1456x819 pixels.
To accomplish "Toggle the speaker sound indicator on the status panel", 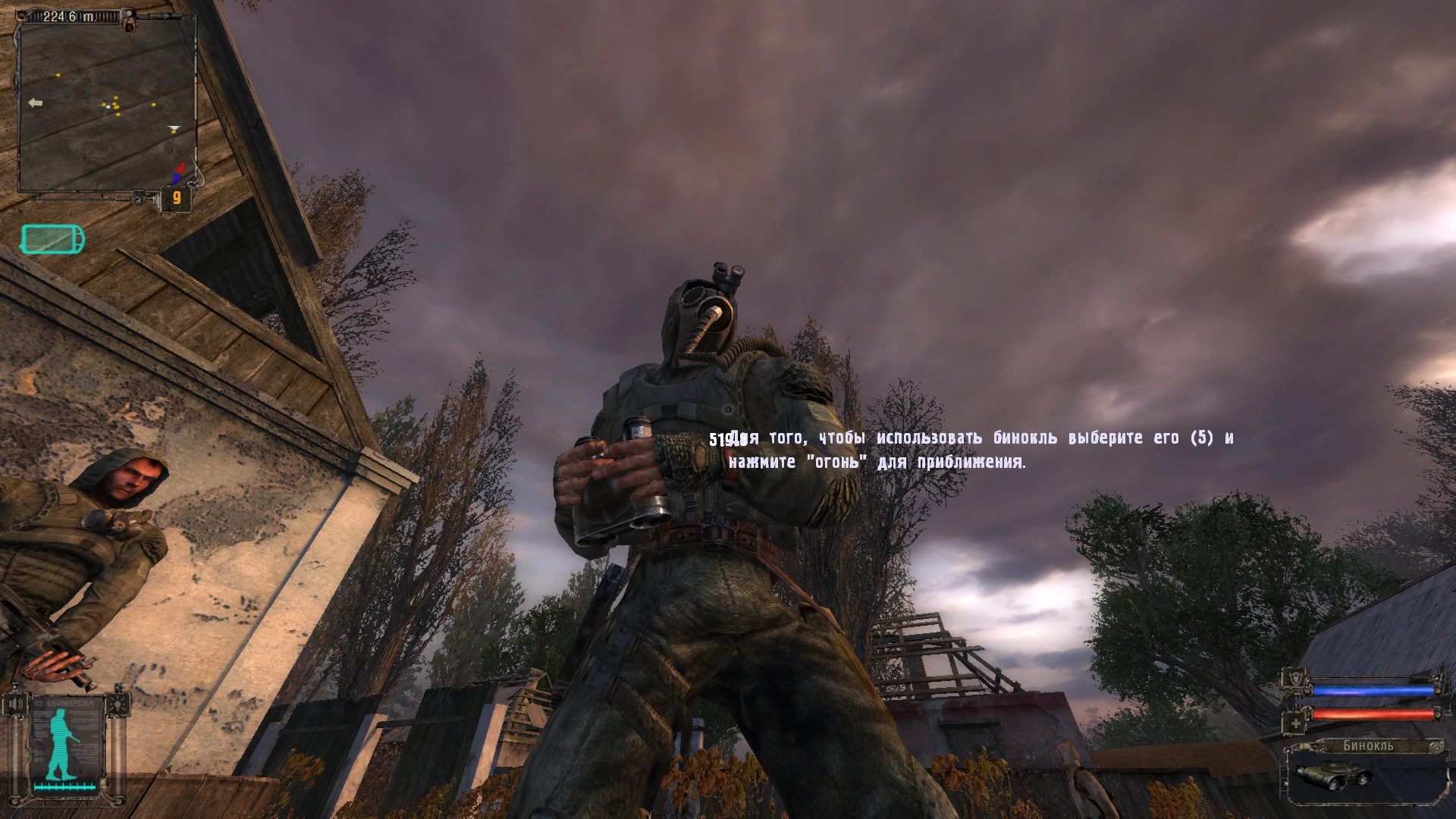I will pyautogui.click(x=15, y=704).
